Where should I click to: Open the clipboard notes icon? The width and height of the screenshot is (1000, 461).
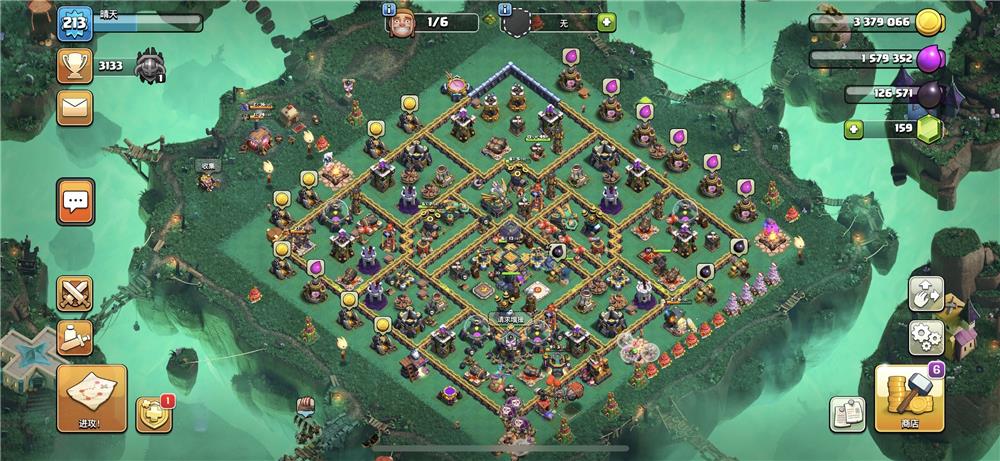(x=847, y=414)
